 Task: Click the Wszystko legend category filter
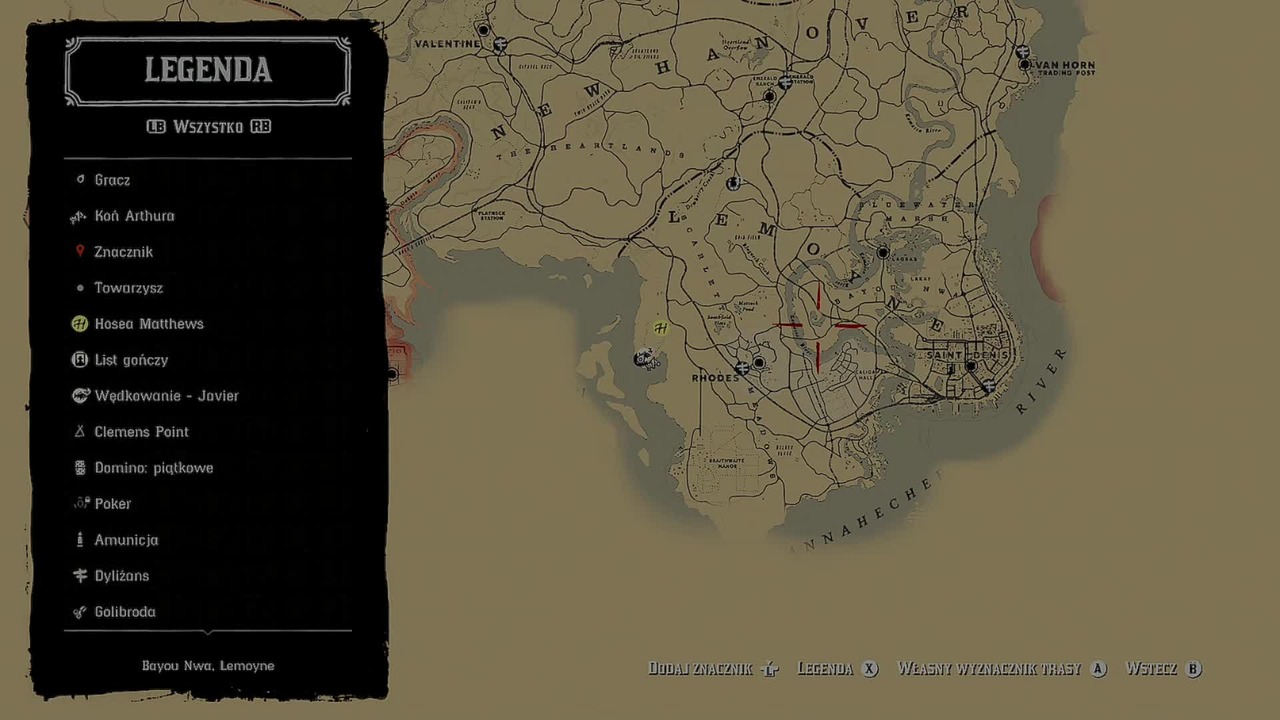(208, 127)
